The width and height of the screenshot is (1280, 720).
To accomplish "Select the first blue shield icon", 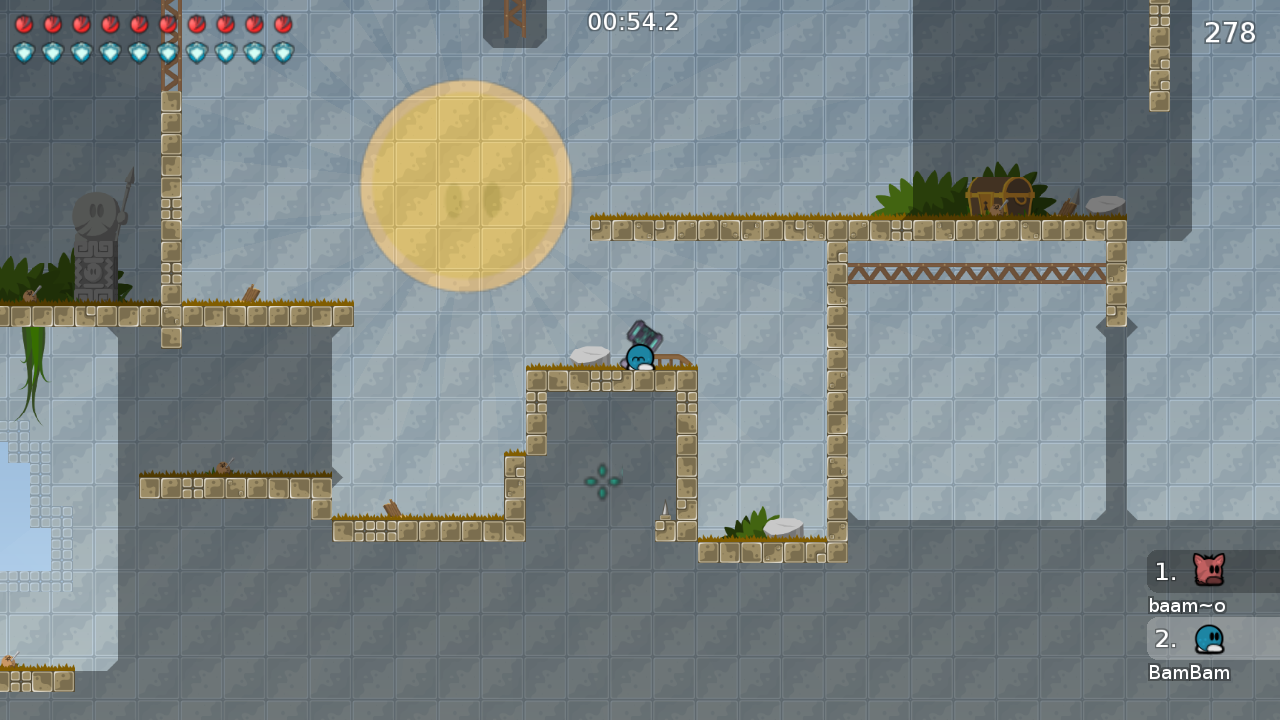I will (x=22, y=51).
